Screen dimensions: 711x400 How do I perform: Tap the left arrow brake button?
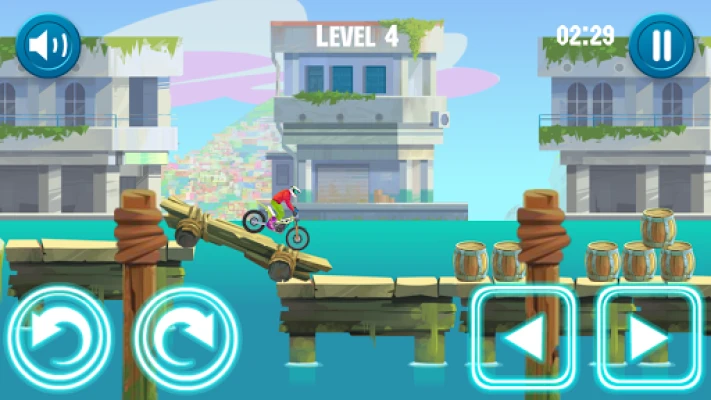tap(523, 338)
